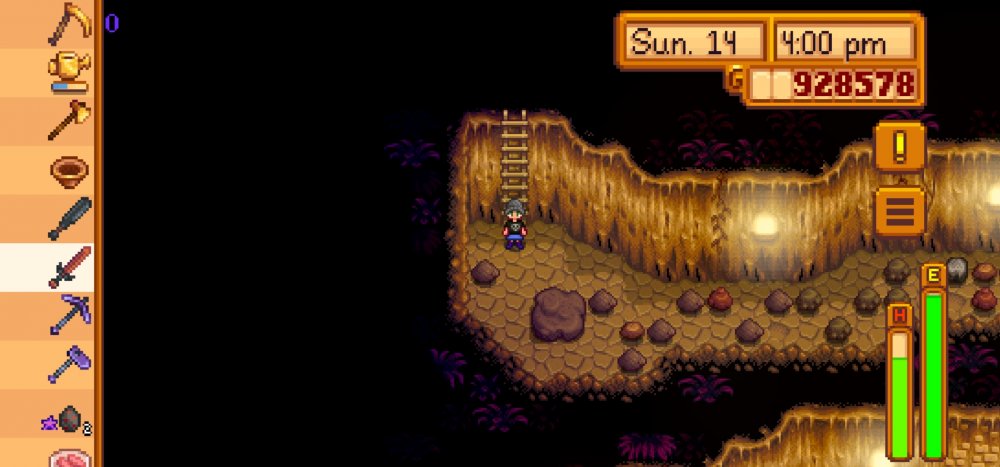Image resolution: width=1000 pixels, height=467 pixels.
Task: Equip the gold watering can
Action: click(x=69, y=72)
